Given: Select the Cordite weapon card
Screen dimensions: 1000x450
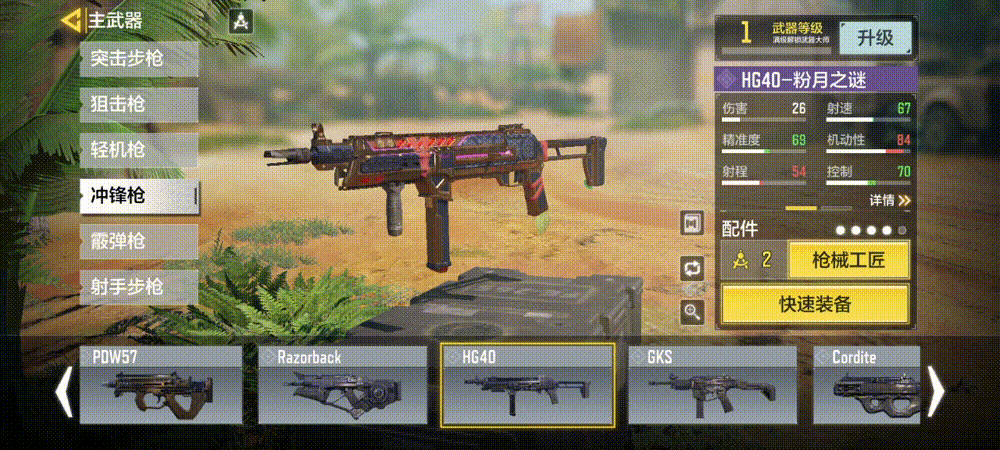Looking at the screenshot, I should [865, 385].
